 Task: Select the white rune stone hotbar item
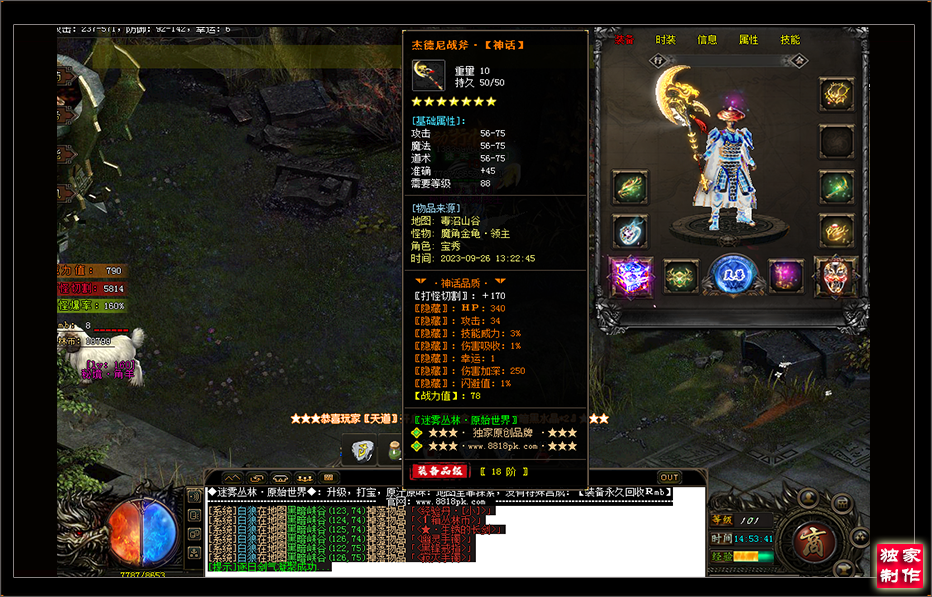[x=362, y=451]
